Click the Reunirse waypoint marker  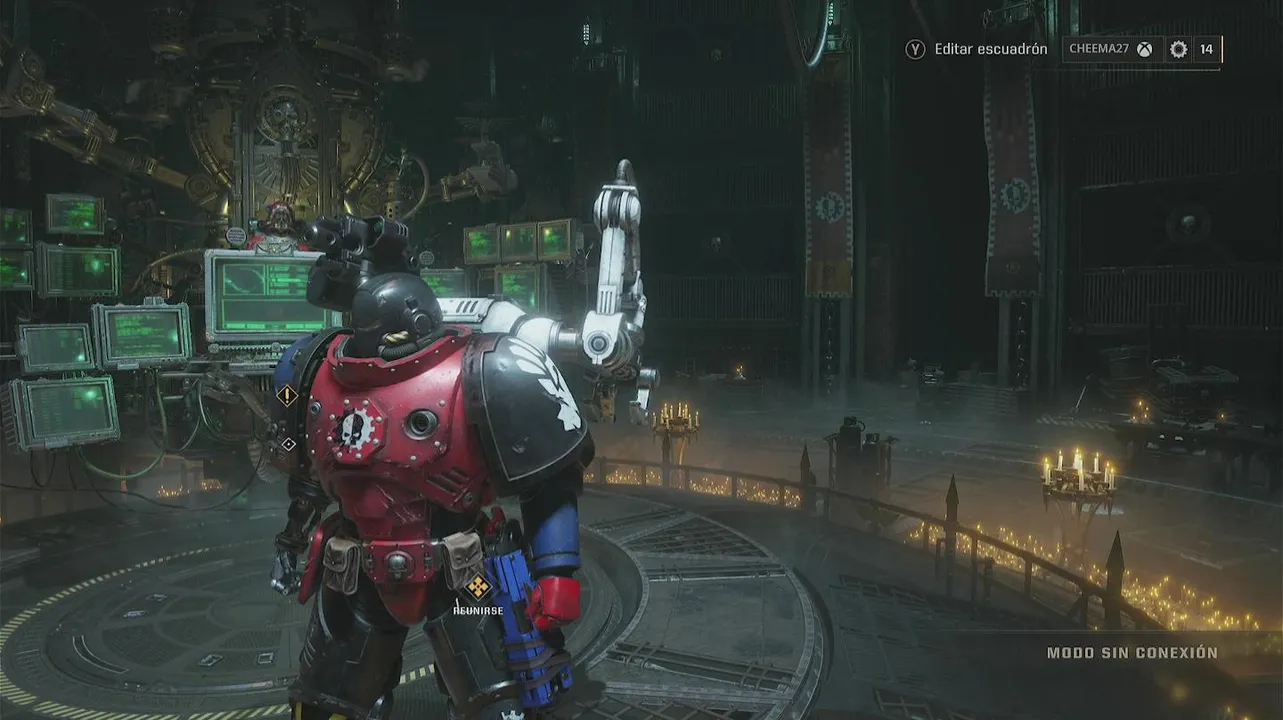(x=478, y=586)
